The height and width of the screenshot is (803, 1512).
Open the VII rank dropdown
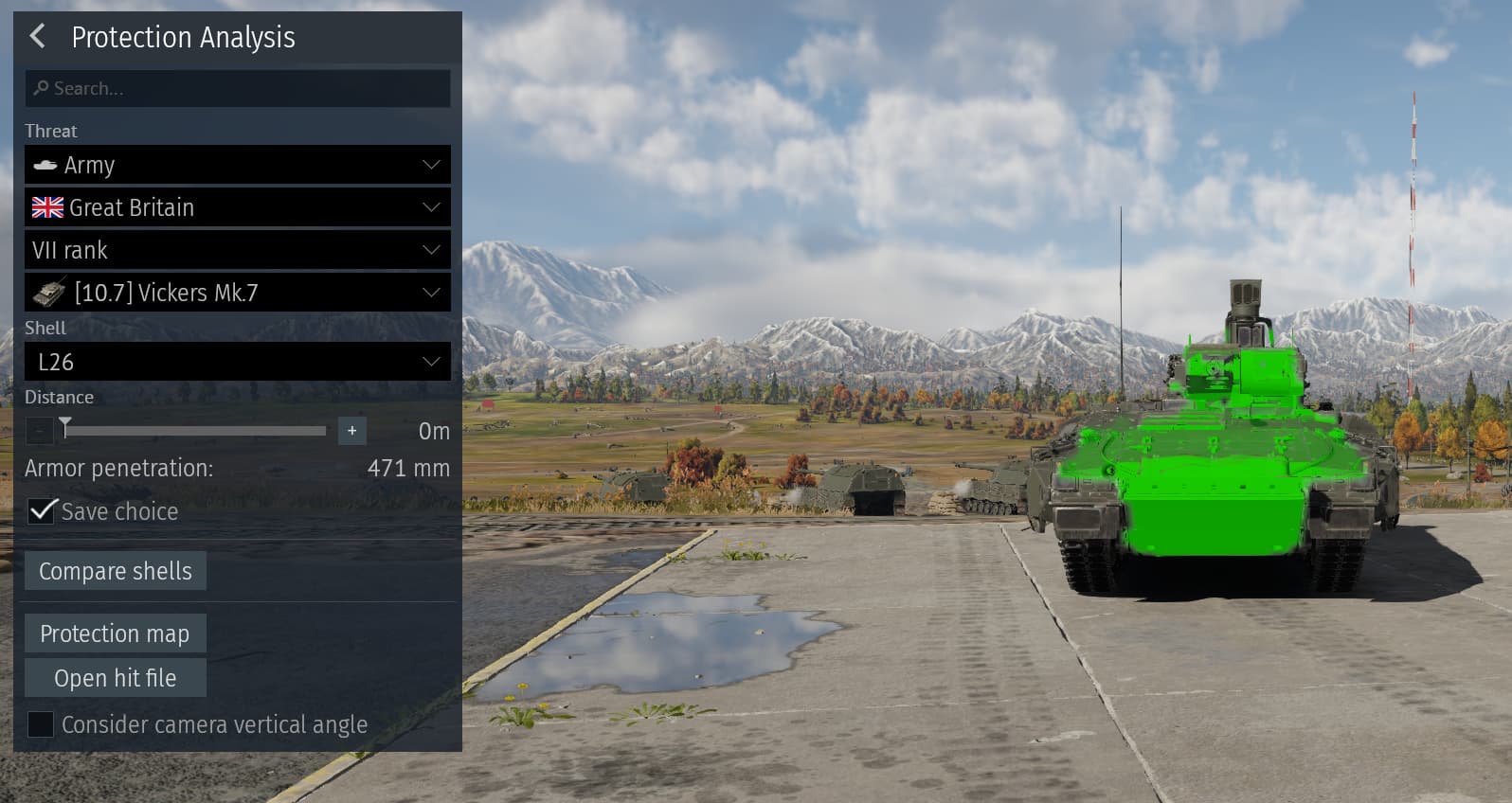(x=237, y=250)
